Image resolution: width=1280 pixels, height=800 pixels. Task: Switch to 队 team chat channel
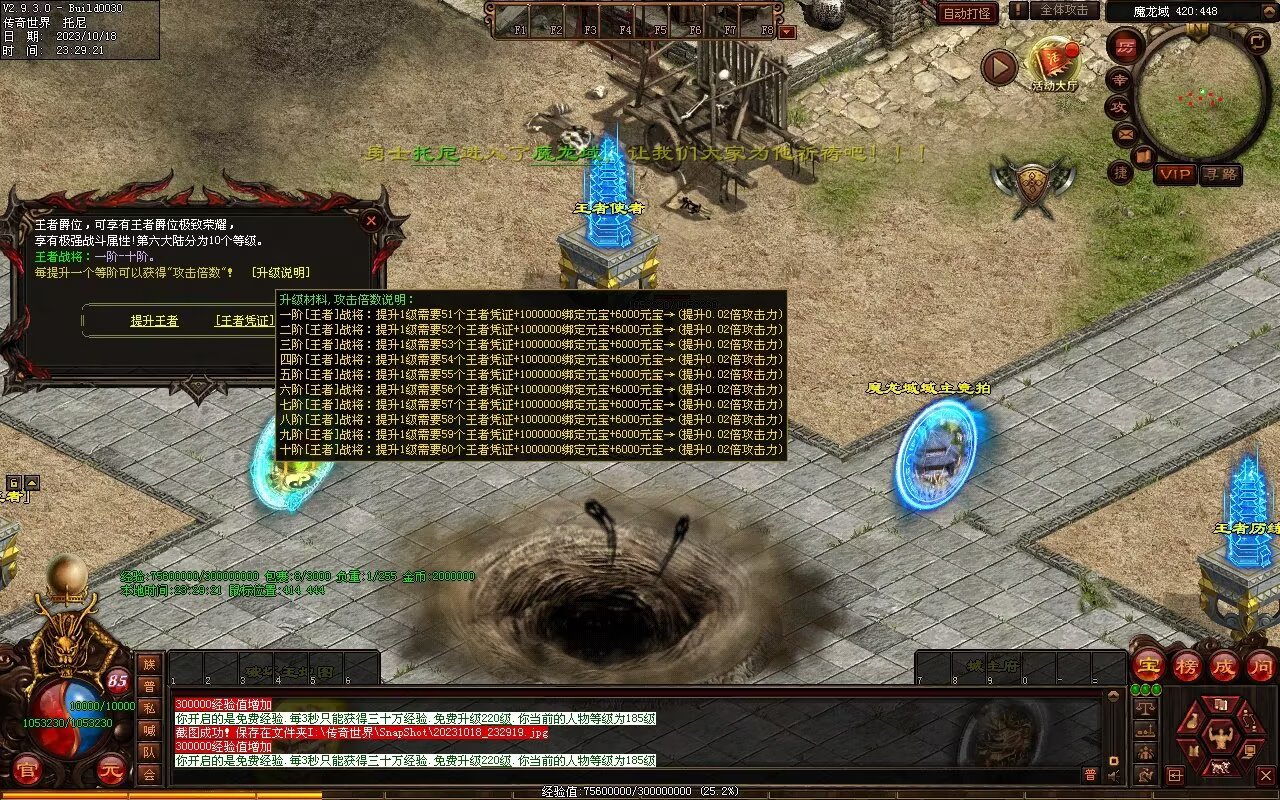[149, 752]
